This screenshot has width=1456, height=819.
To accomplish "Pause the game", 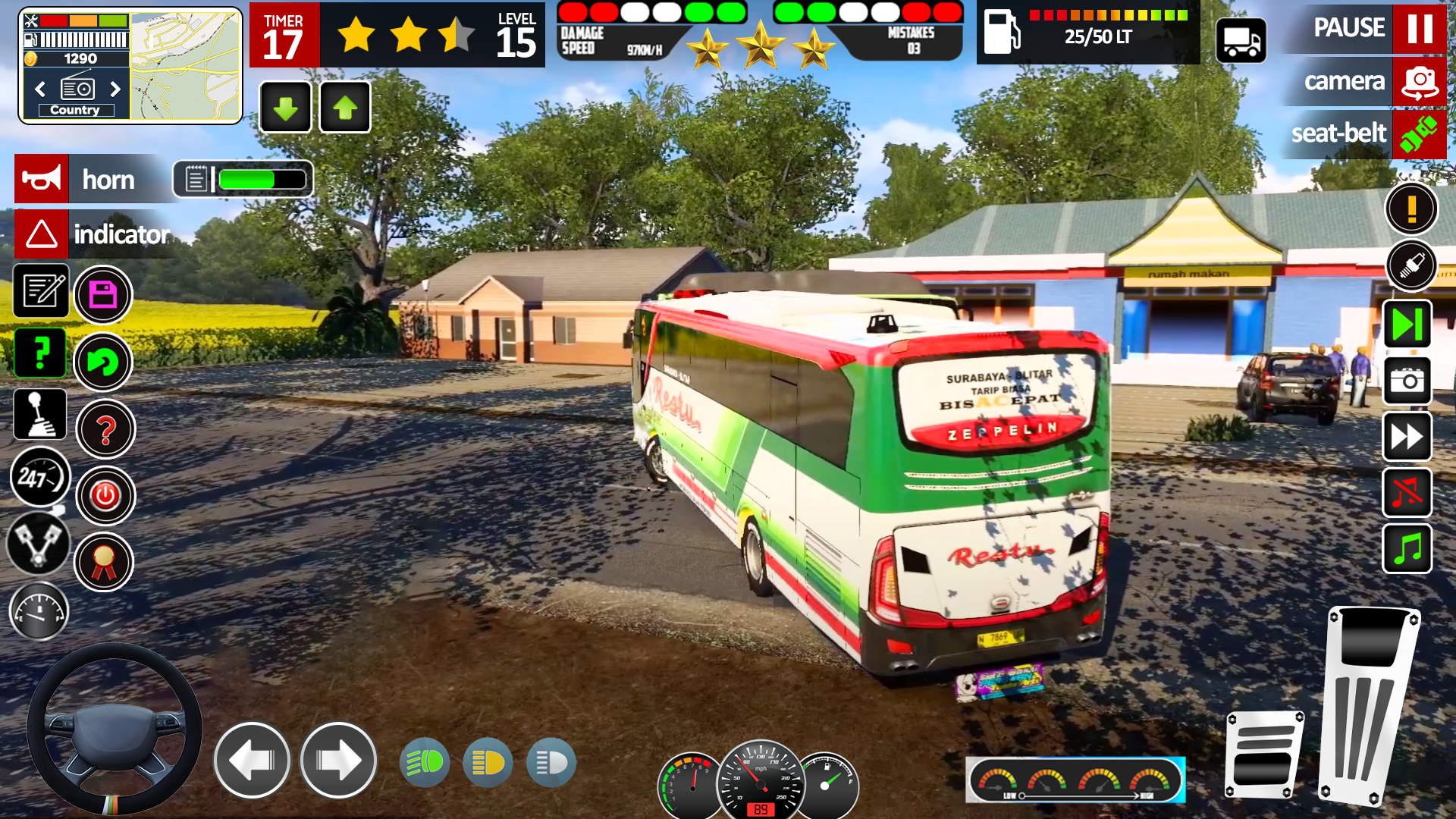I will tap(1419, 29).
